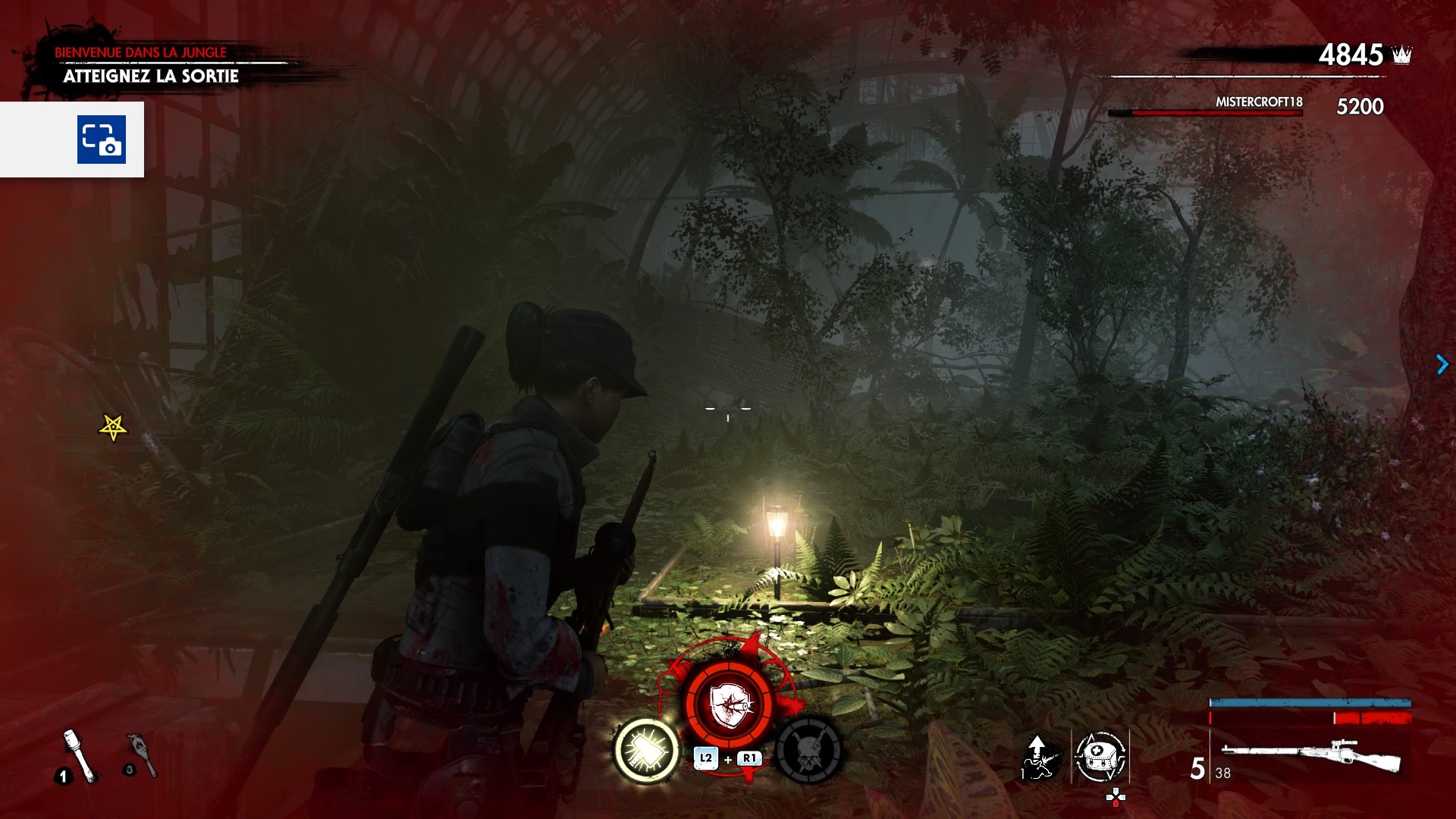This screenshot has width=1456, height=819.
Task: Click the blue screenshot capture notification
Action: click(101, 140)
